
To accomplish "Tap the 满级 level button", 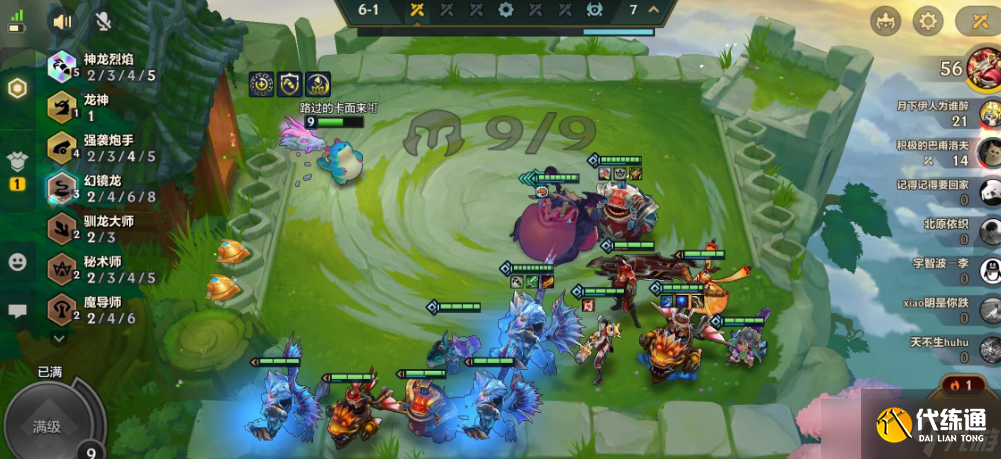I will click(x=48, y=427).
